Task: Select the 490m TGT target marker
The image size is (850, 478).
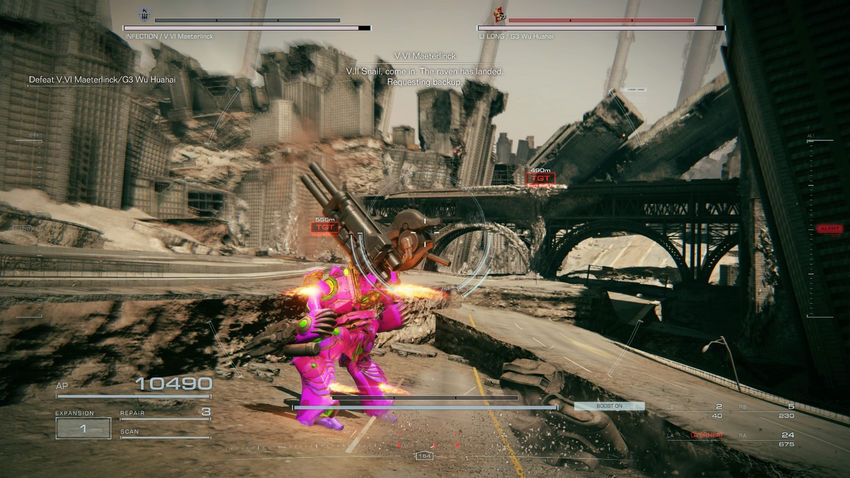Action: (540, 176)
